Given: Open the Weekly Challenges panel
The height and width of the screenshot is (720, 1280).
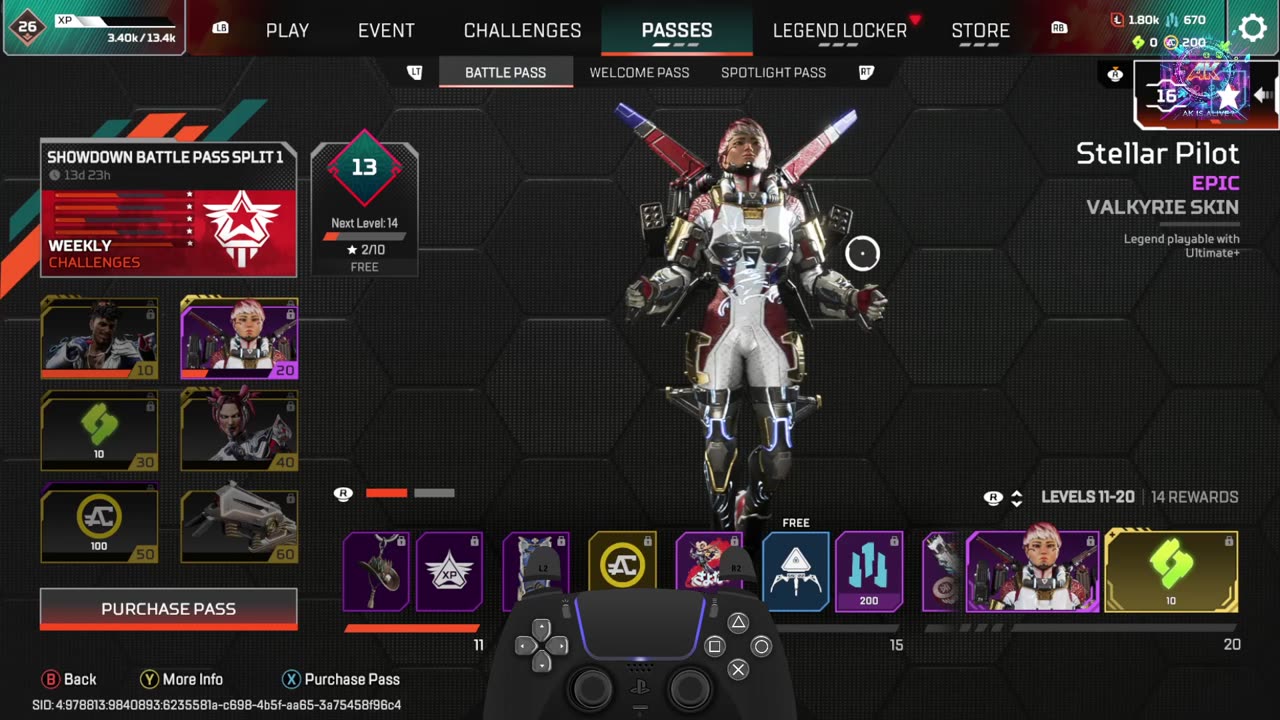Looking at the screenshot, I should tap(168, 232).
